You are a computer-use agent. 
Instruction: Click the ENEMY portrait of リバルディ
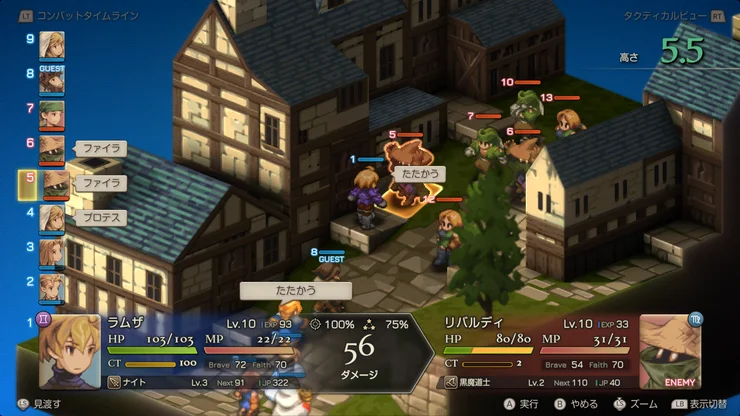click(x=669, y=351)
